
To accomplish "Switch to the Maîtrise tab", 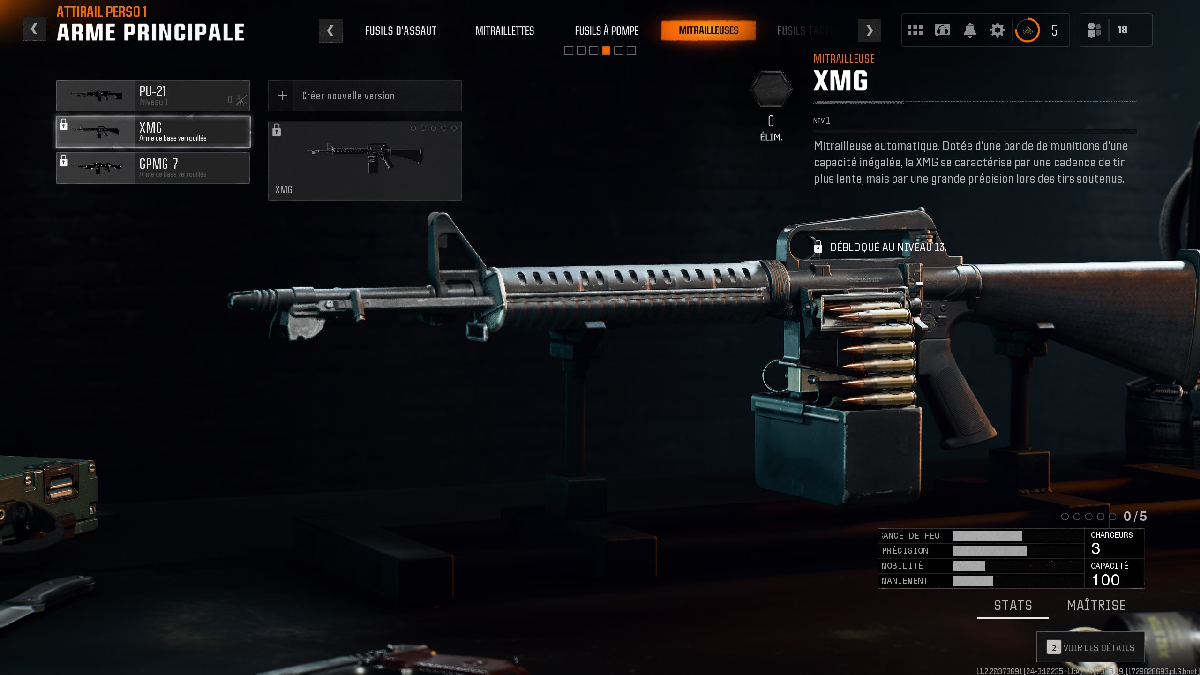I will coord(1096,605).
